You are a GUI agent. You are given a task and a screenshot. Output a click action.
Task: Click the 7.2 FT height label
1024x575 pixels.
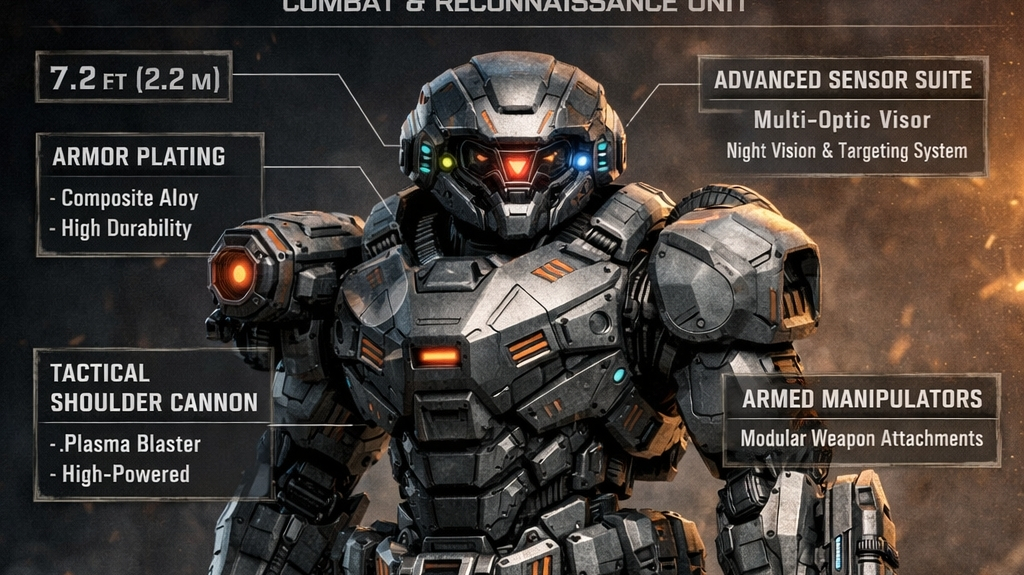point(134,77)
